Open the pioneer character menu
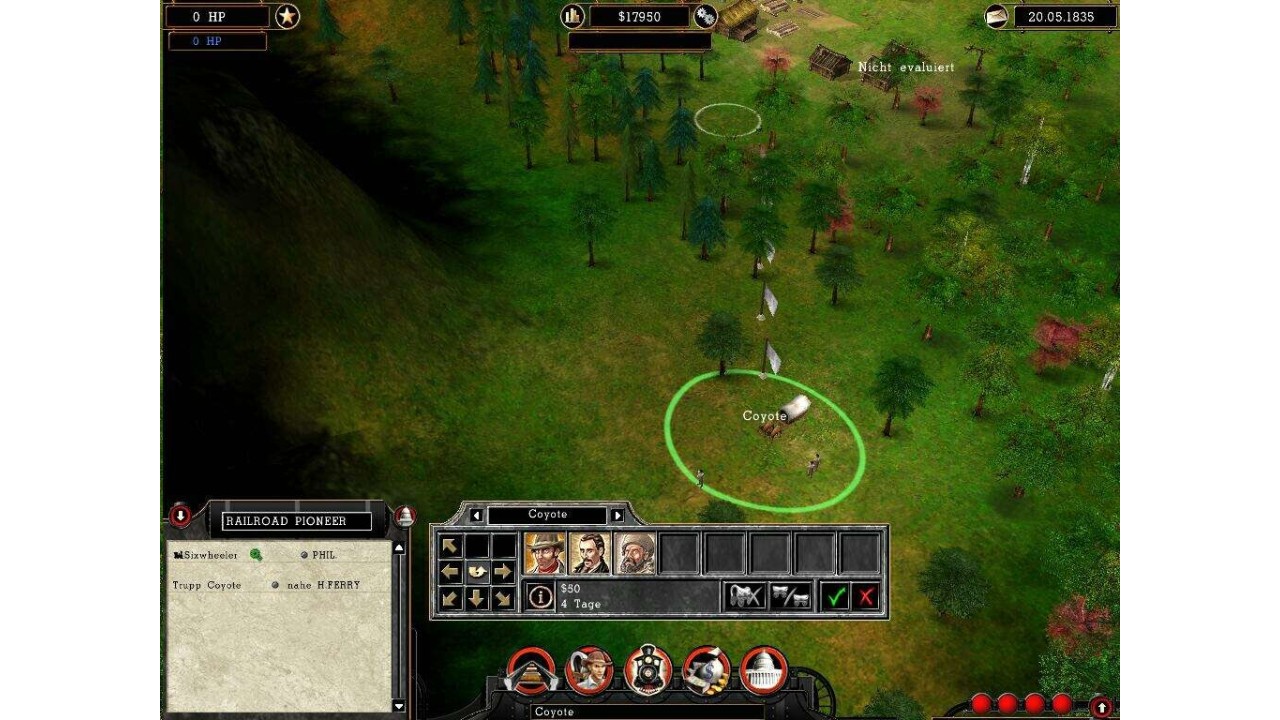The width and height of the screenshot is (1280, 720). click(x=589, y=672)
